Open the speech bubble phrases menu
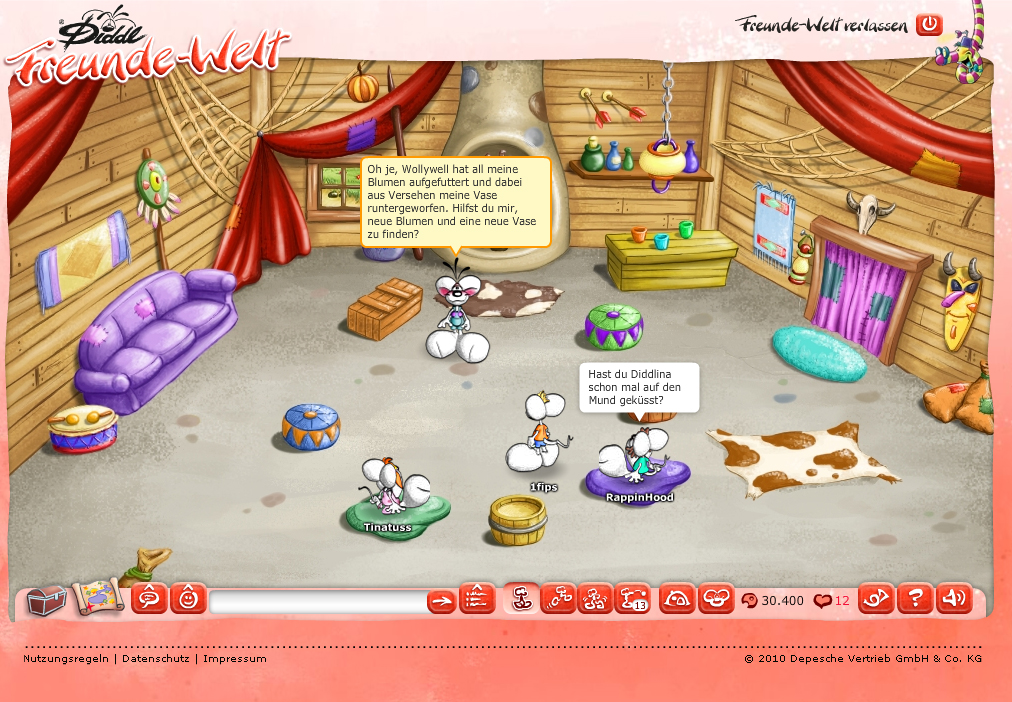This screenshot has width=1012, height=702. [150, 599]
